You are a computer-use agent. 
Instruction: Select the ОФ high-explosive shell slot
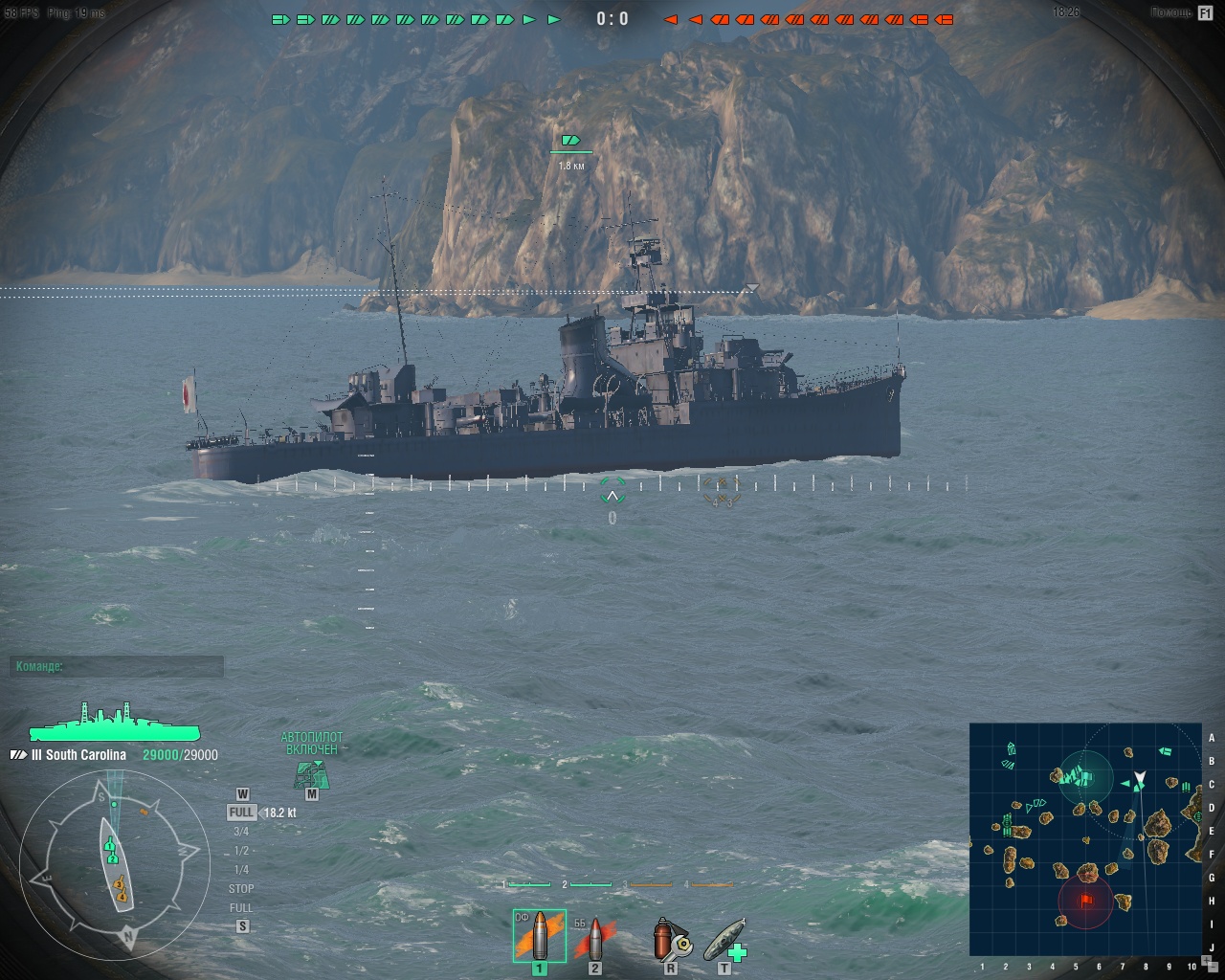539,935
